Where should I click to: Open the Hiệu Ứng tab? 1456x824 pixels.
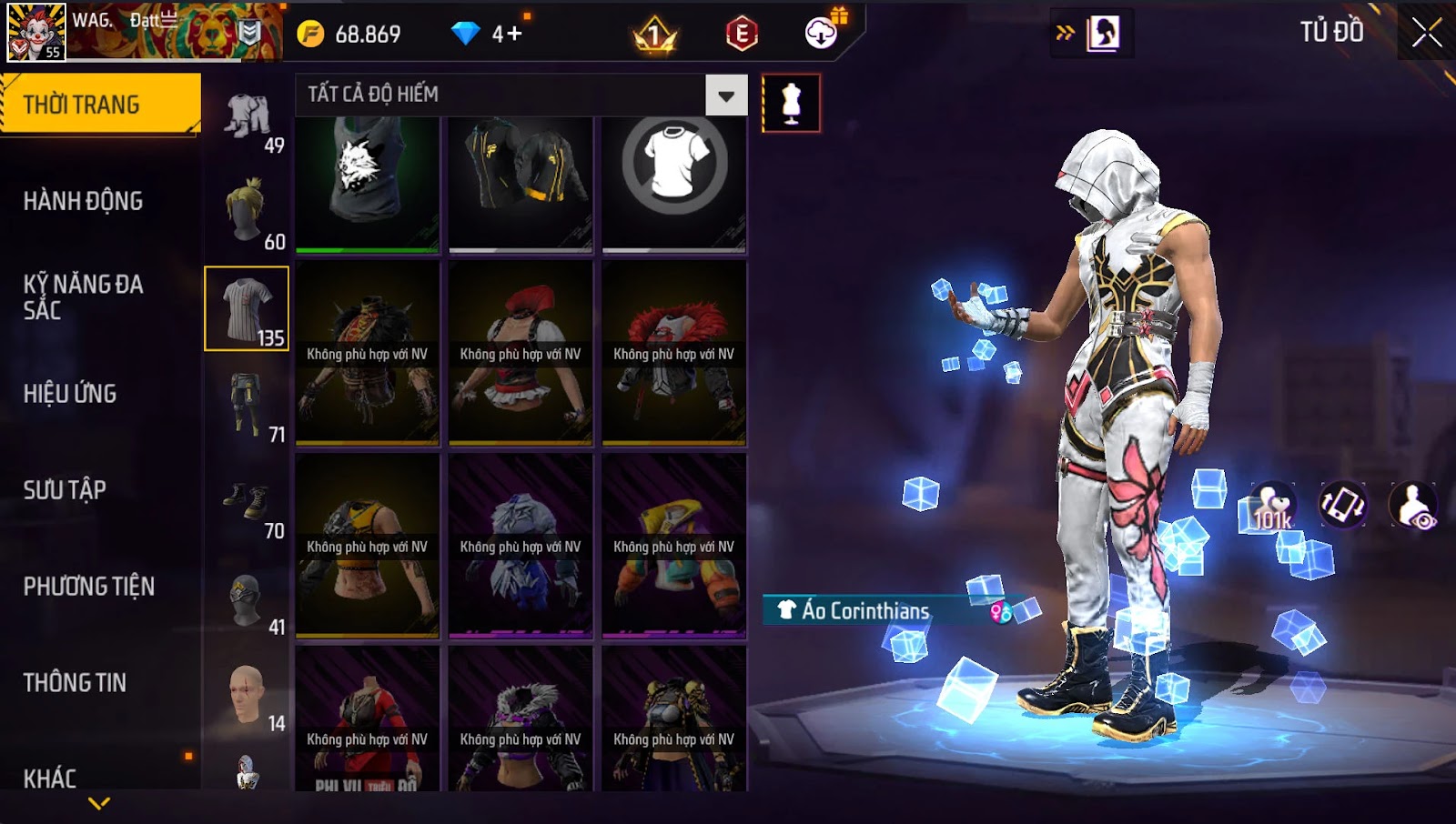[x=70, y=394]
